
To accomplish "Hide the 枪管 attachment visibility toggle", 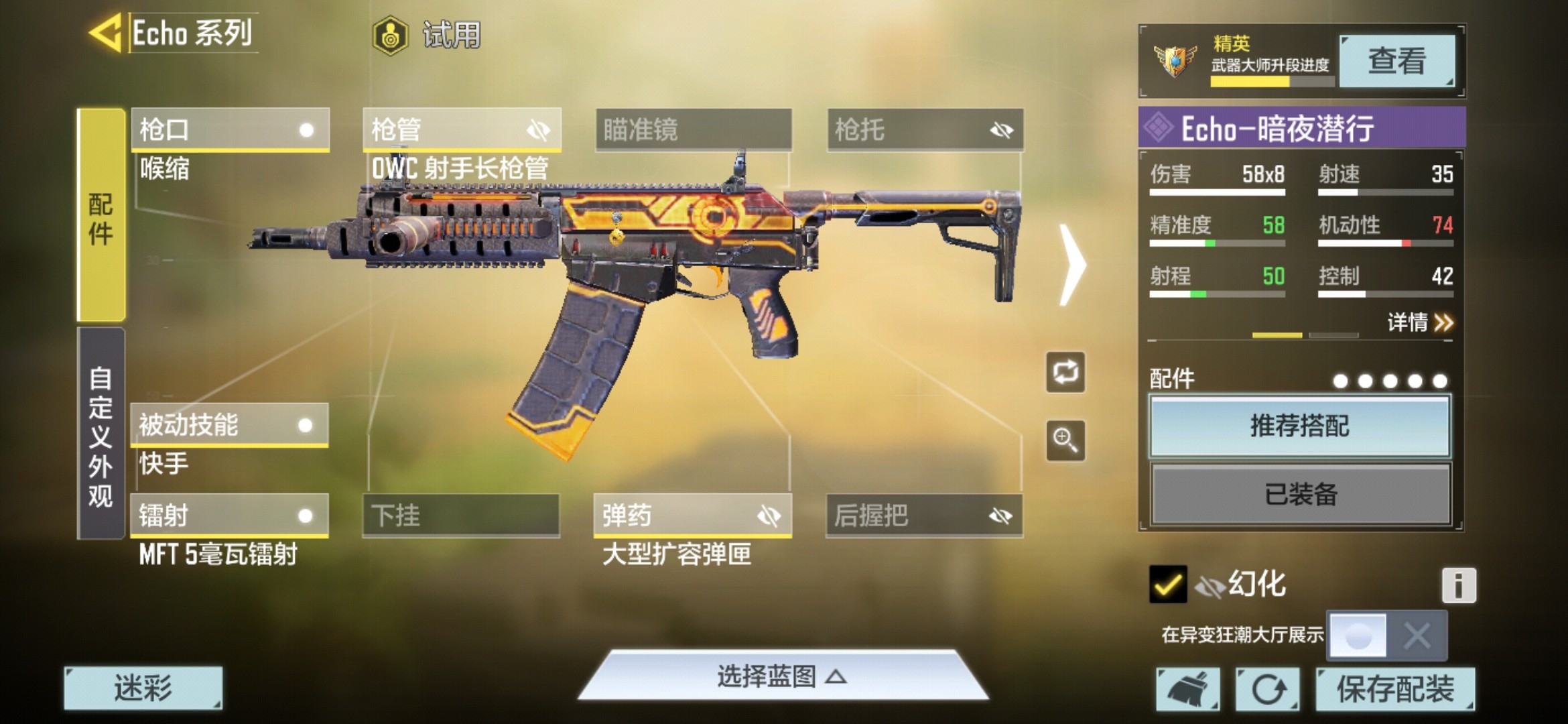I will pyautogui.click(x=539, y=130).
